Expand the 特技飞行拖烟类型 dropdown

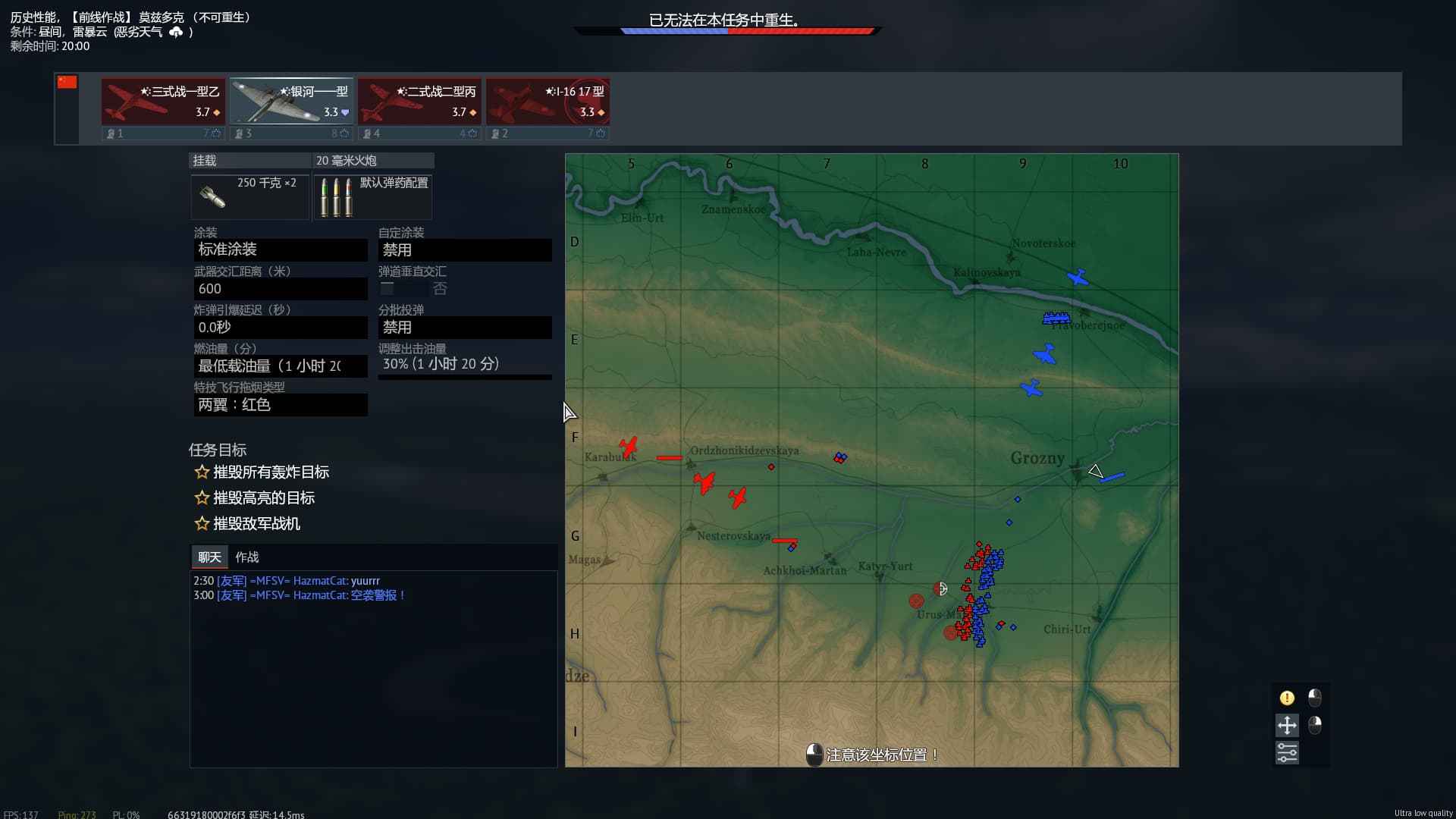(281, 405)
